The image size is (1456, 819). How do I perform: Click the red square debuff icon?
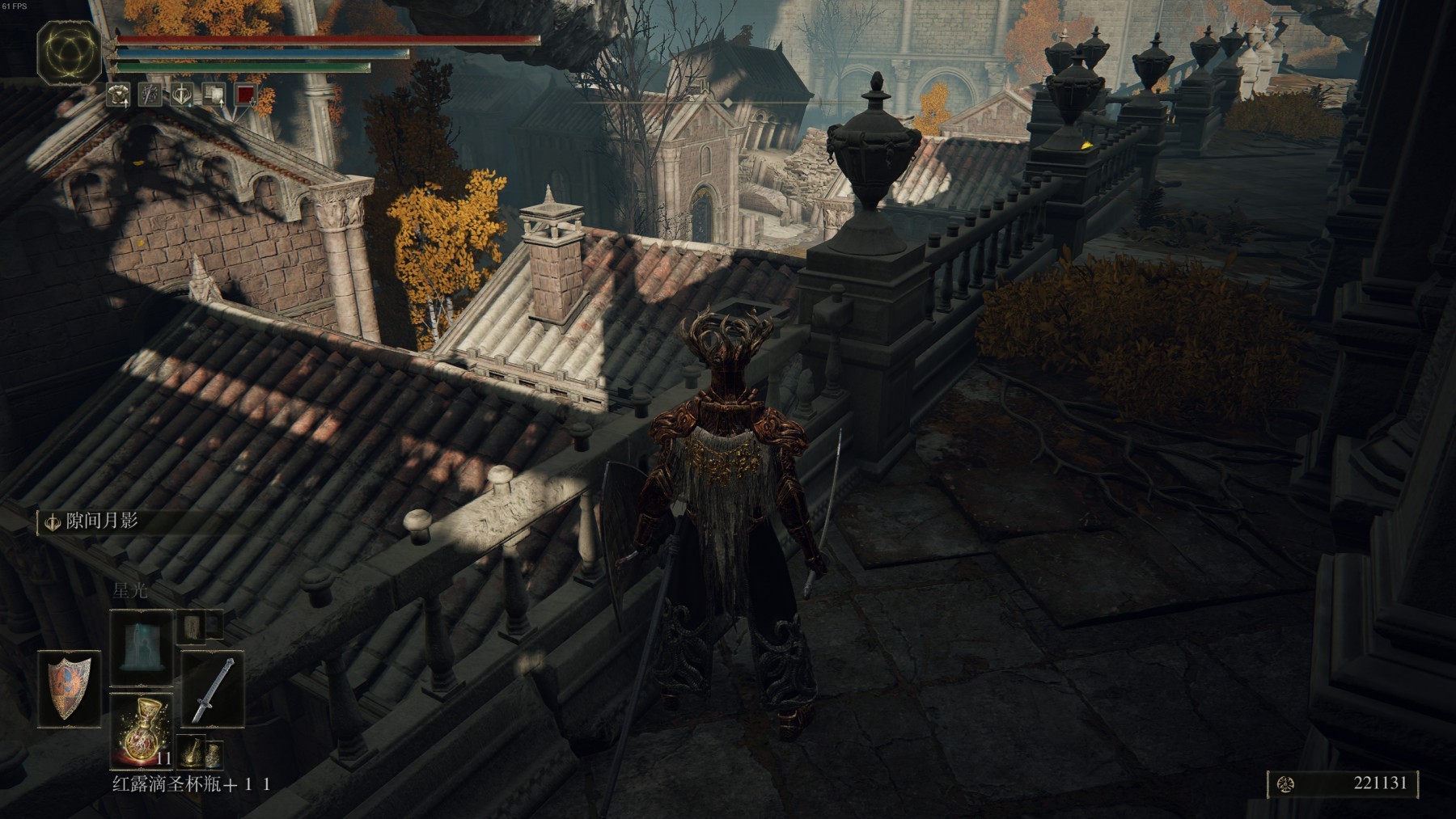point(245,95)
